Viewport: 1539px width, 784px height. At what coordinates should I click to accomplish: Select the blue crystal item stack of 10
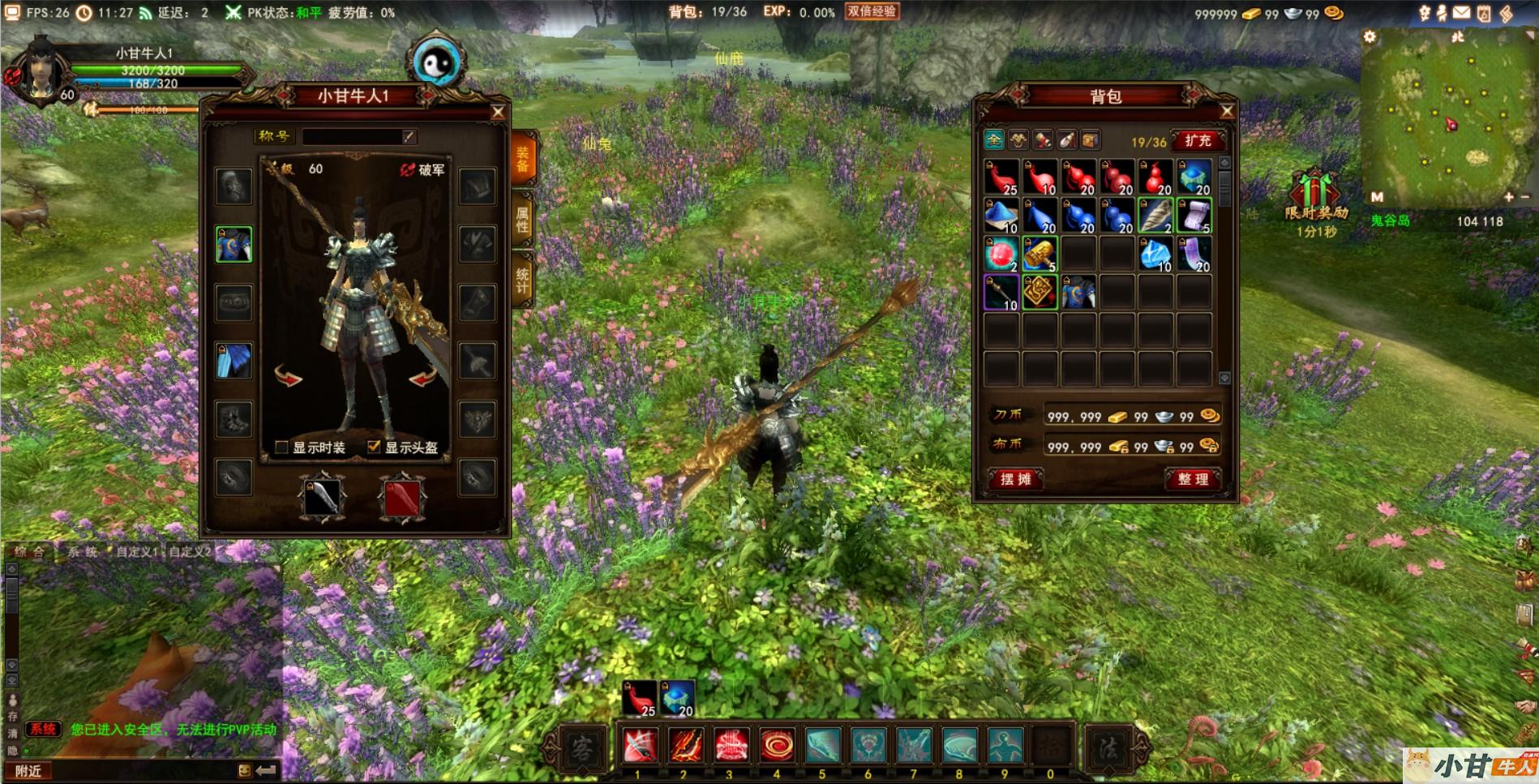(x=1155, y=255)
